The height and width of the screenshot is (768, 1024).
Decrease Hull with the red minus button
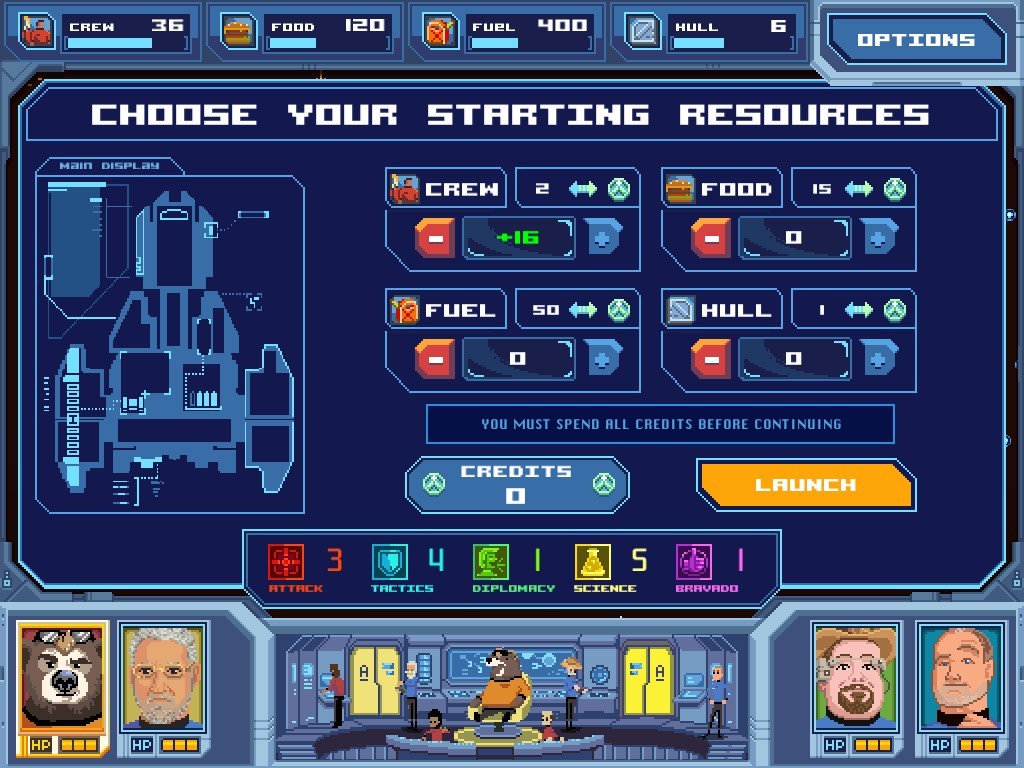click(x=711, y=359)
